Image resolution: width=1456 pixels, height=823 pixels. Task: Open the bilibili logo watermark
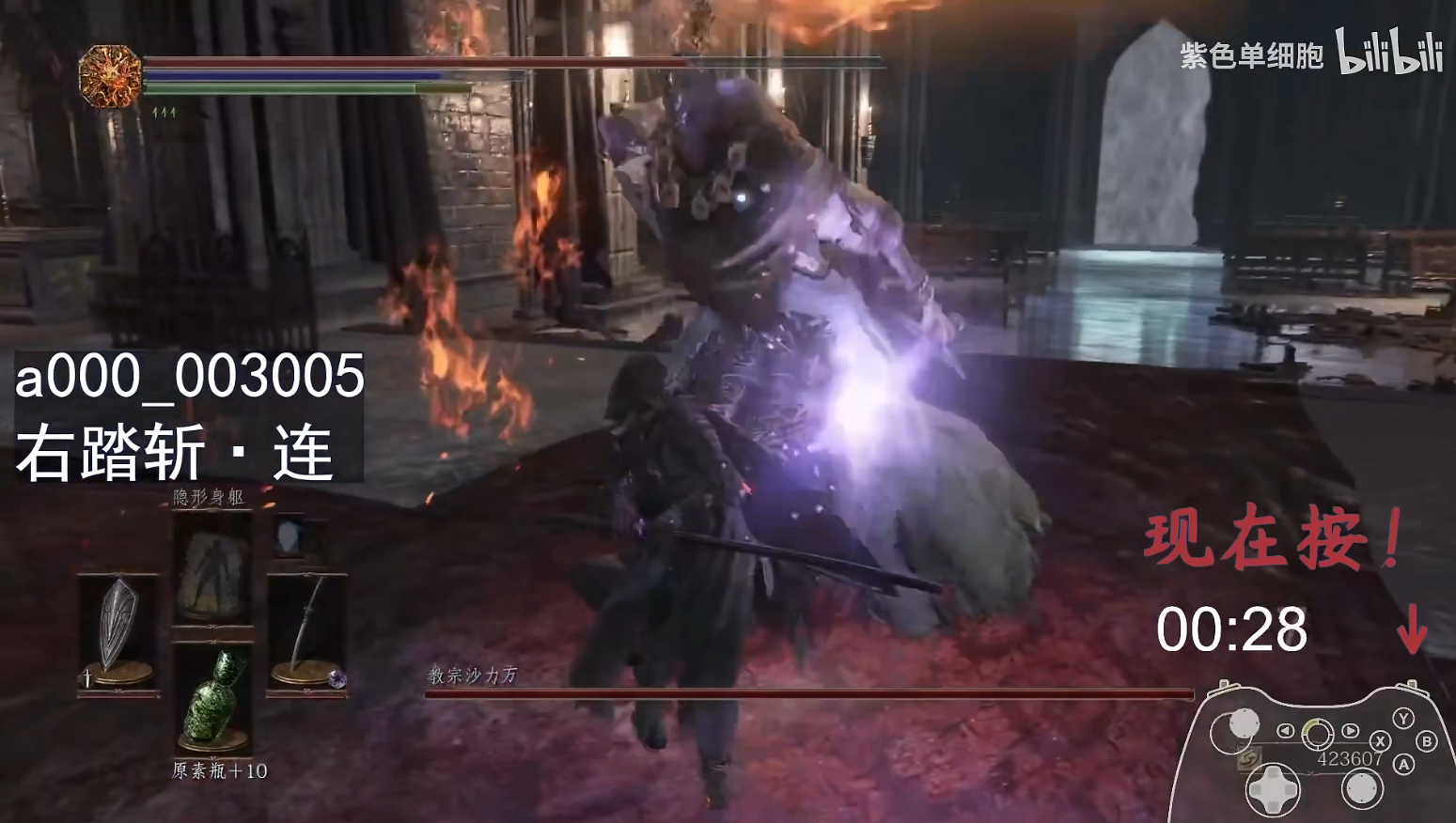click(1389, 53)
